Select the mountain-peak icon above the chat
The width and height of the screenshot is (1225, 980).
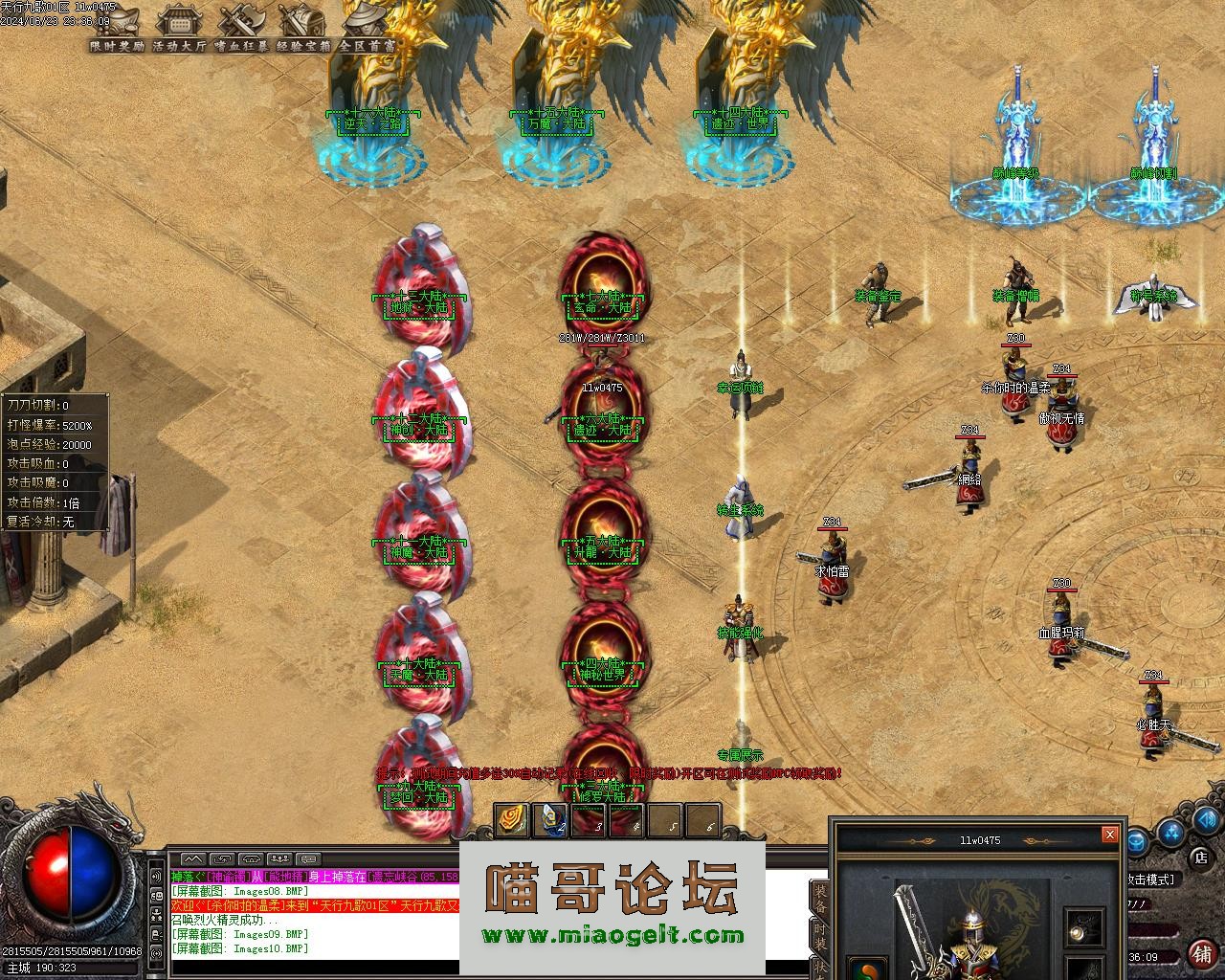click(x=192, y=859)
